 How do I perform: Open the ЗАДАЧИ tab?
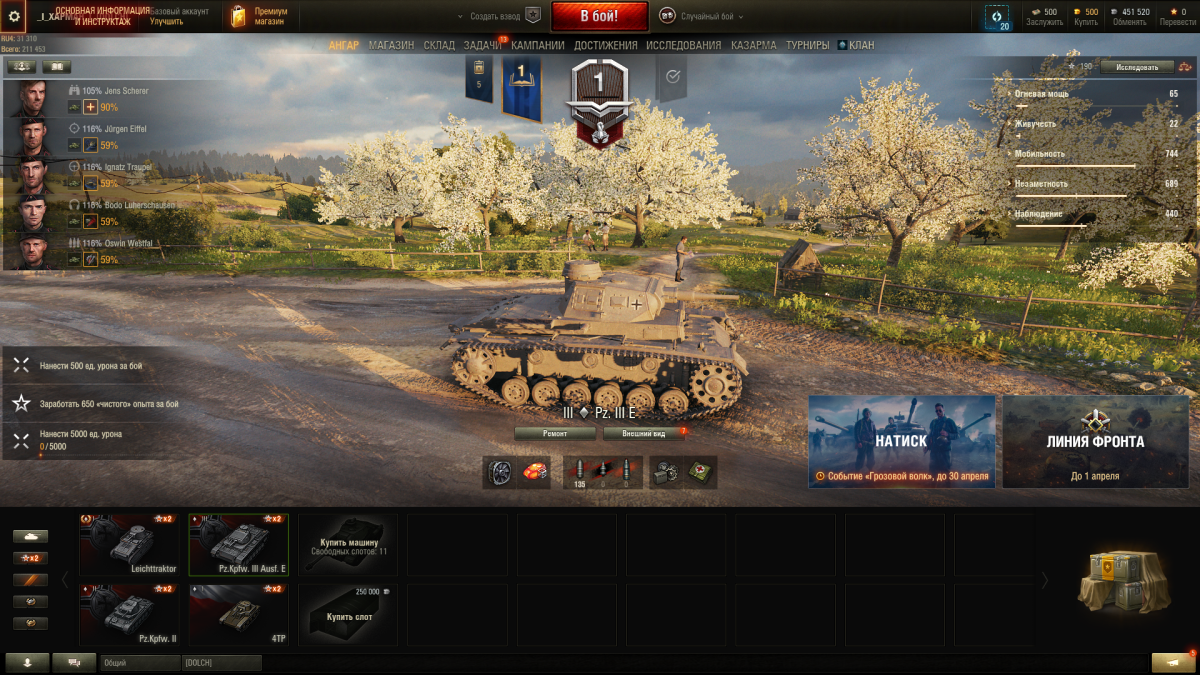[x=482, y=45]
